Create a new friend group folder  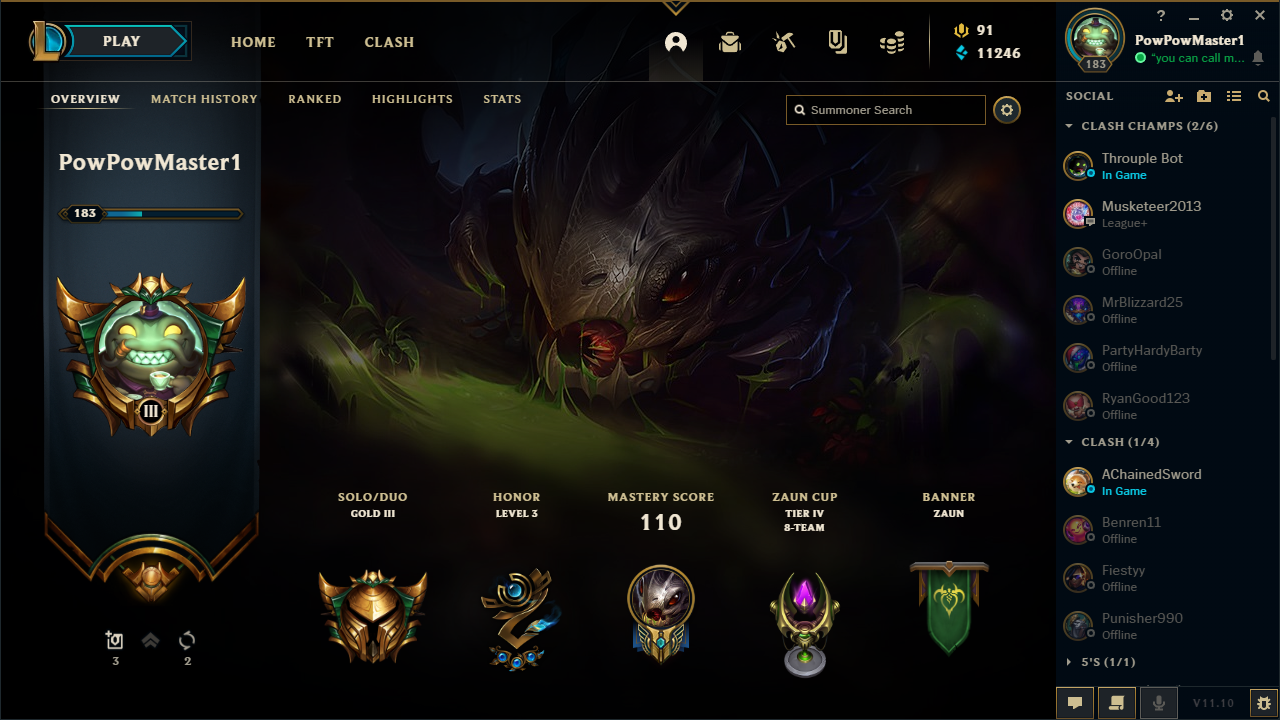[x=1204, y=95]
